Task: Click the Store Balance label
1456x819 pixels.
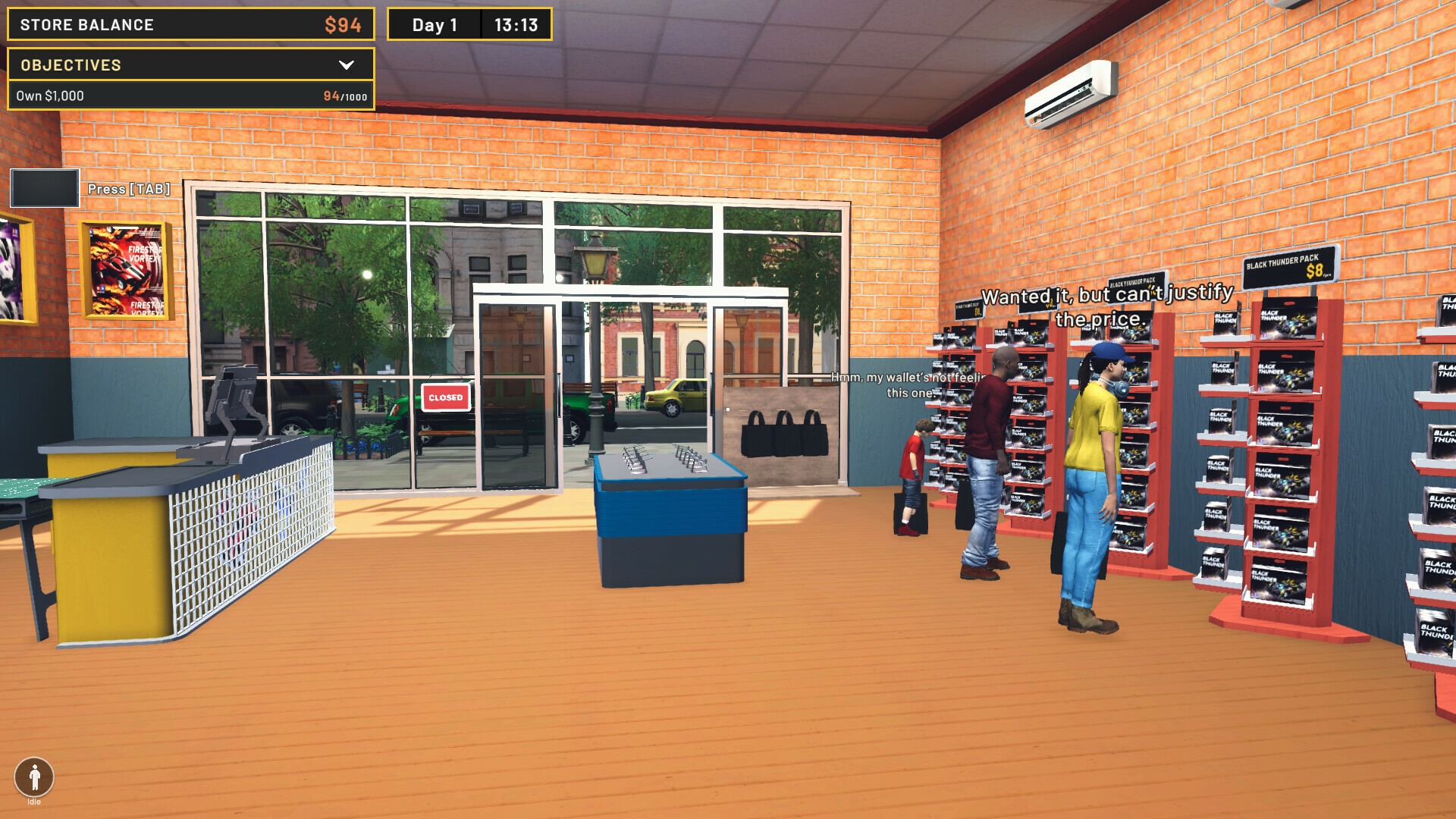Action: [x=86, y=24]
